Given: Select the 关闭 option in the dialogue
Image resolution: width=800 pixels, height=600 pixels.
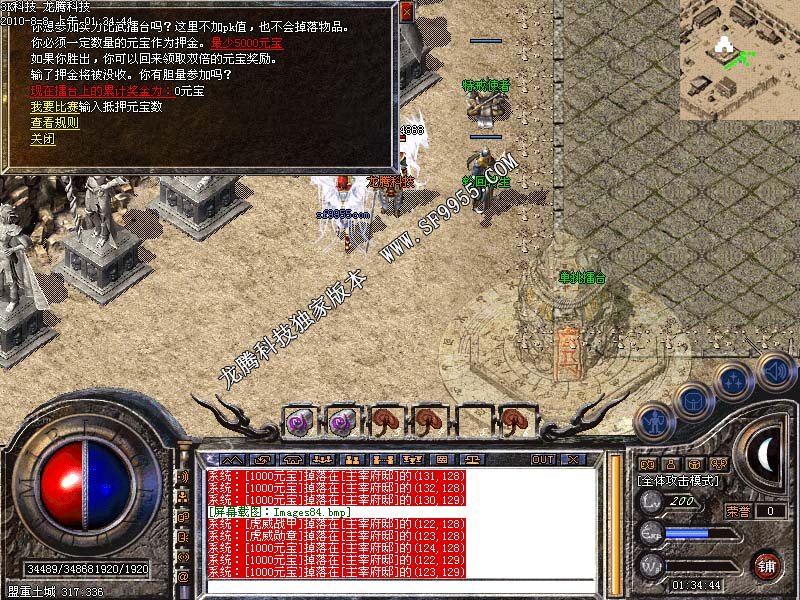Looking at the screenshot, I should point(42,139).
